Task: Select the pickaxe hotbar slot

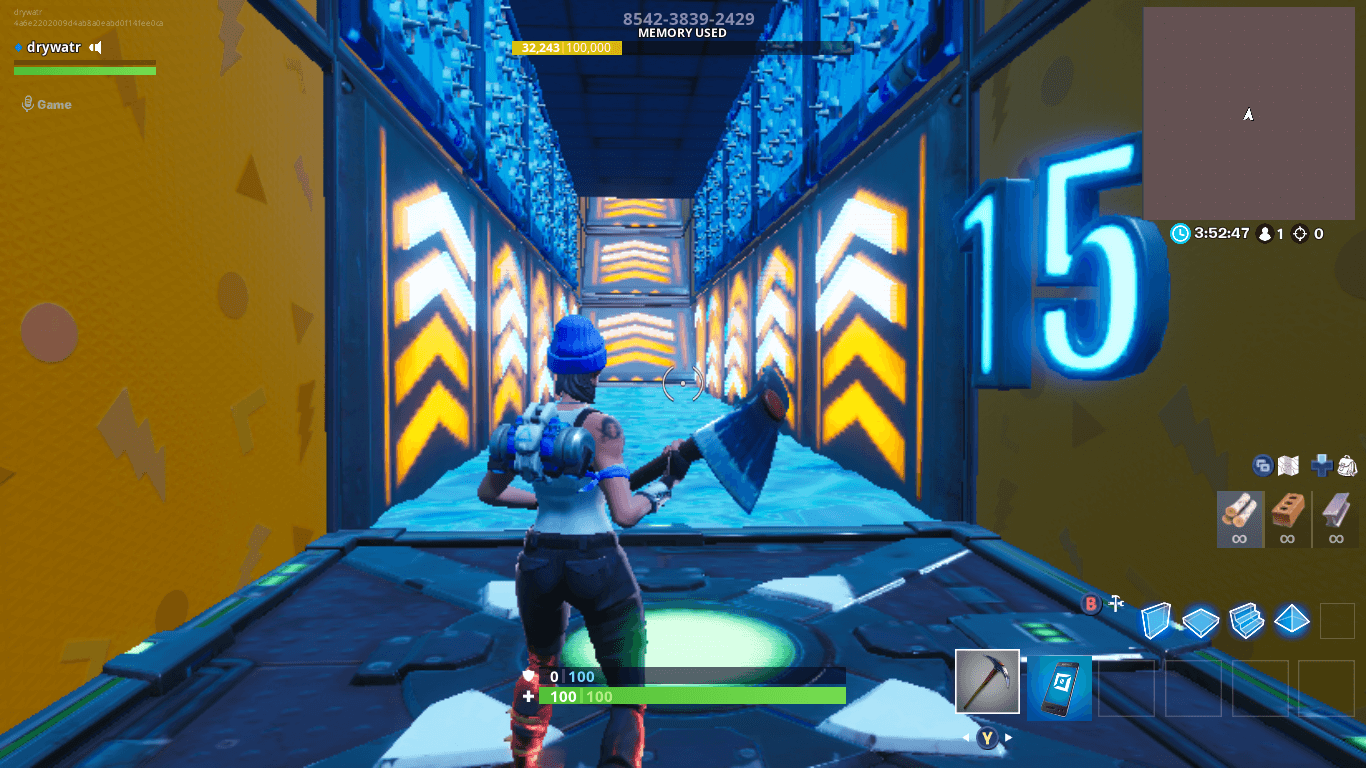Action: click(988, 681)
